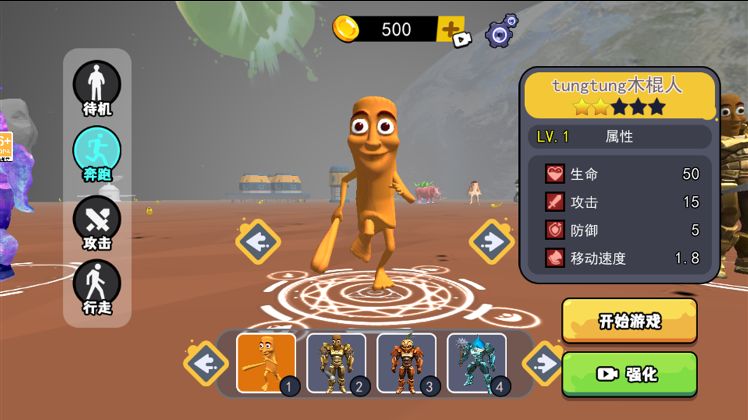Select the 待机 idle animation button
The image size is (748, 420).
coord(97,88)
